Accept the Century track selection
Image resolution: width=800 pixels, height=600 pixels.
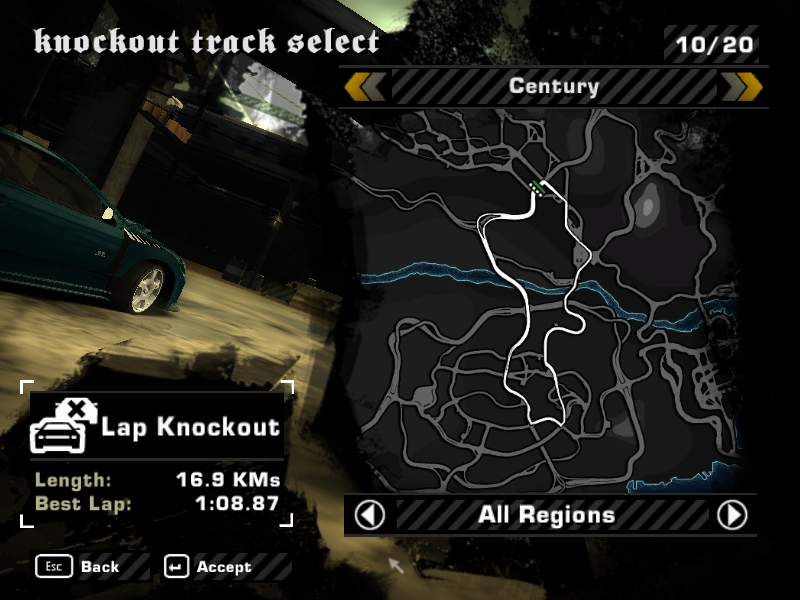(211, 567)
